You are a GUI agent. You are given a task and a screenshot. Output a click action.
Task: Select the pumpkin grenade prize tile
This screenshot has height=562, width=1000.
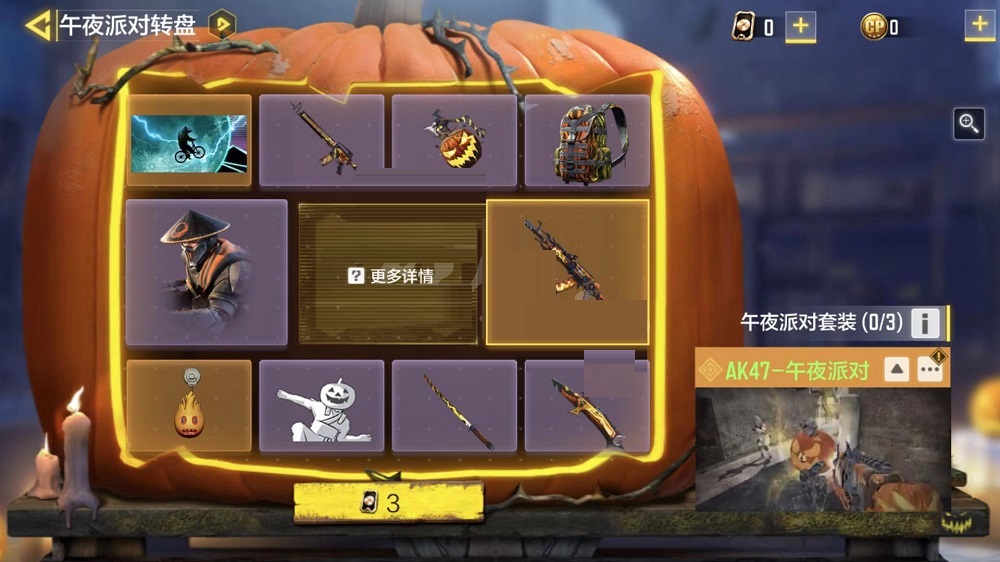[x=454, y=141]
